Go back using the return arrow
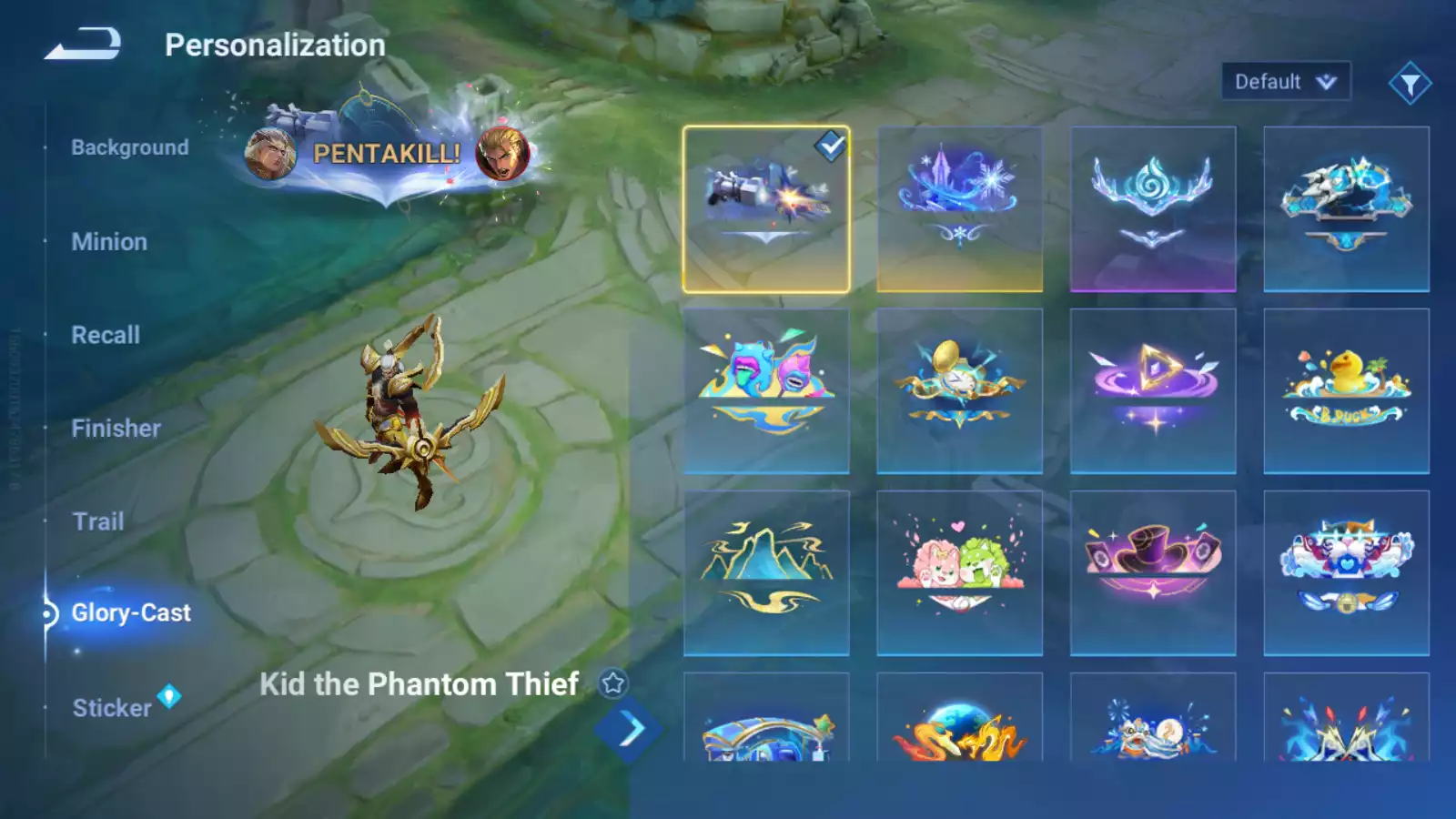 83,44
